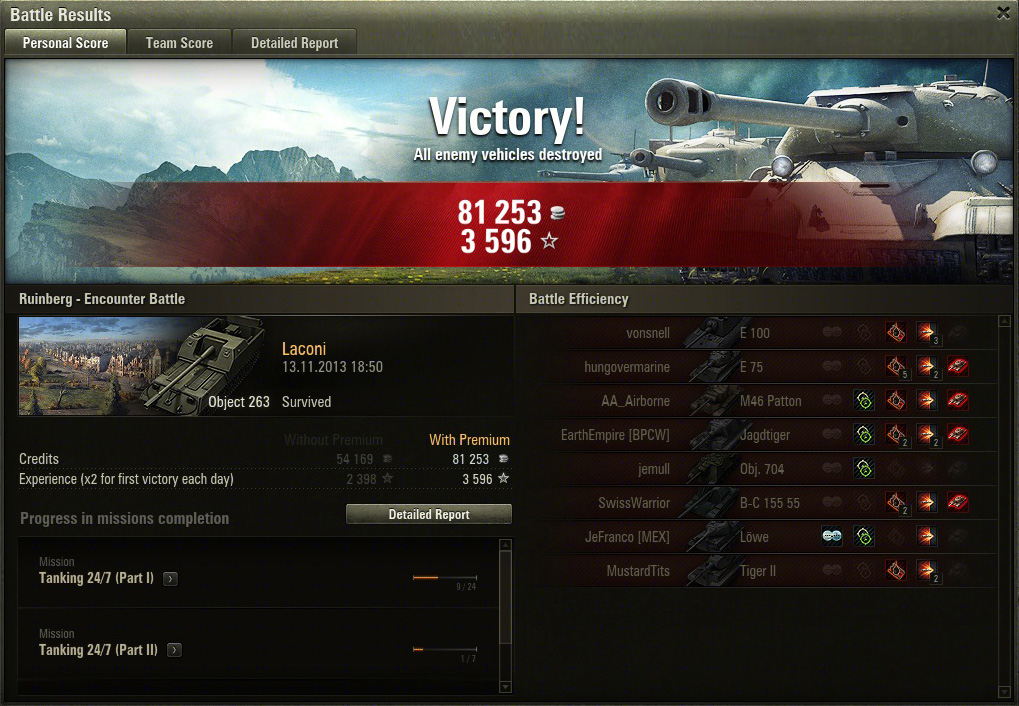Image resolution: width=1019 pixels, height=706 pixels.
Task: Select the vonsnell E 100 row
Action: pyautogui.click(x=760, y=333)
